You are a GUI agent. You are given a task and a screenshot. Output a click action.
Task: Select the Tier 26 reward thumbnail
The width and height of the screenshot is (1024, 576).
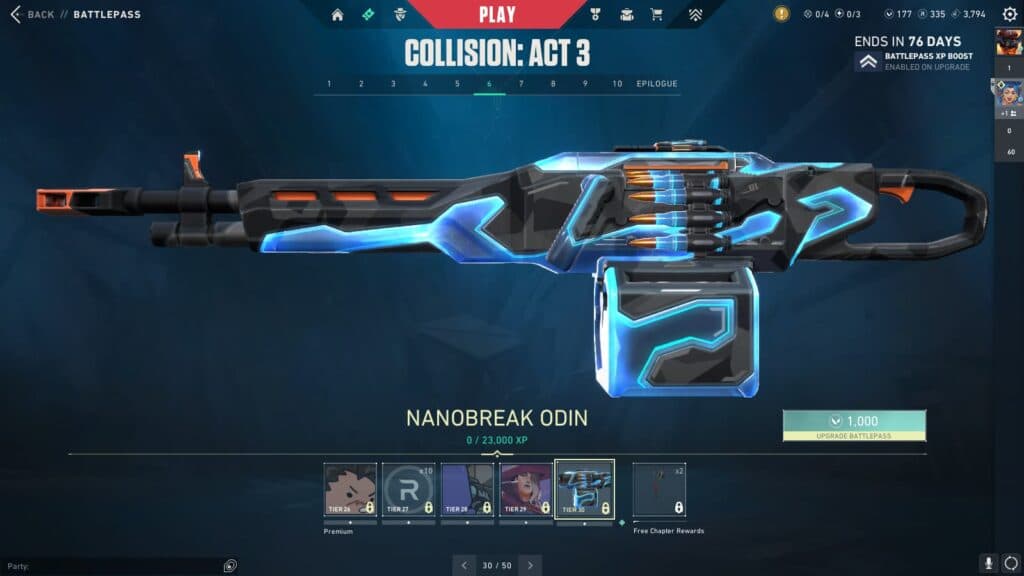(x=350, y=489)
